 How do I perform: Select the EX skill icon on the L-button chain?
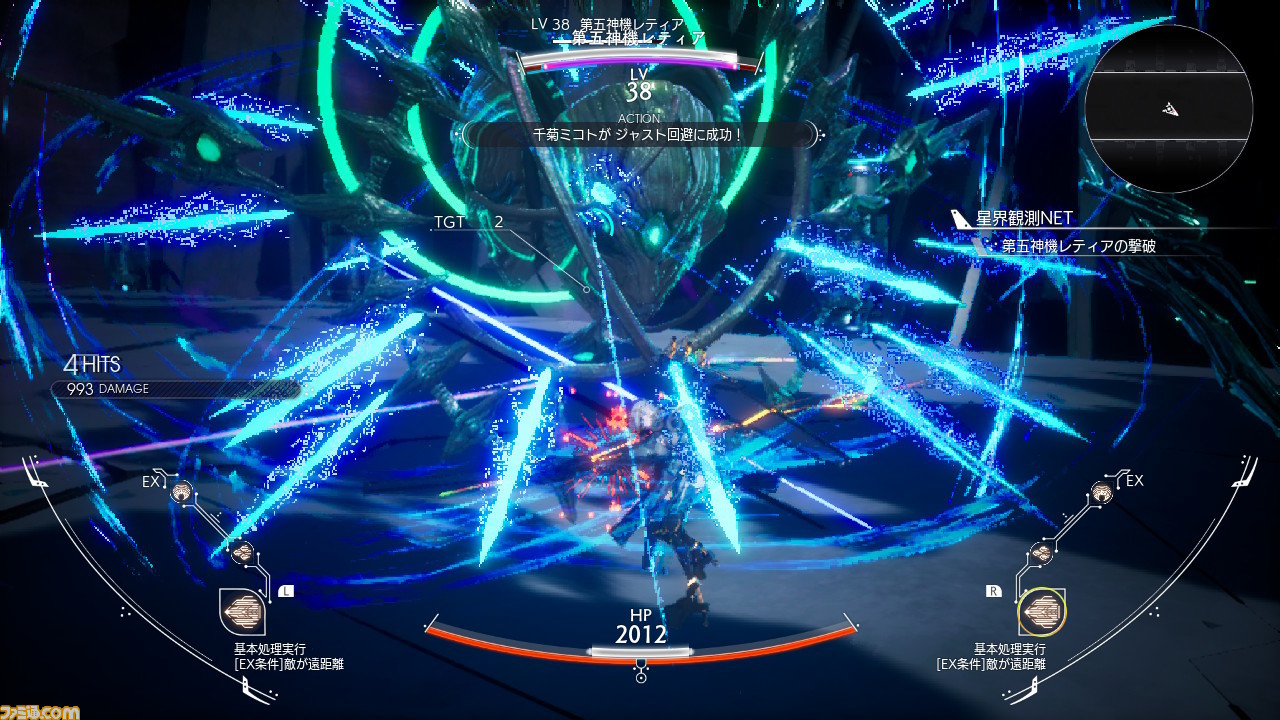[x=182, y=491]
